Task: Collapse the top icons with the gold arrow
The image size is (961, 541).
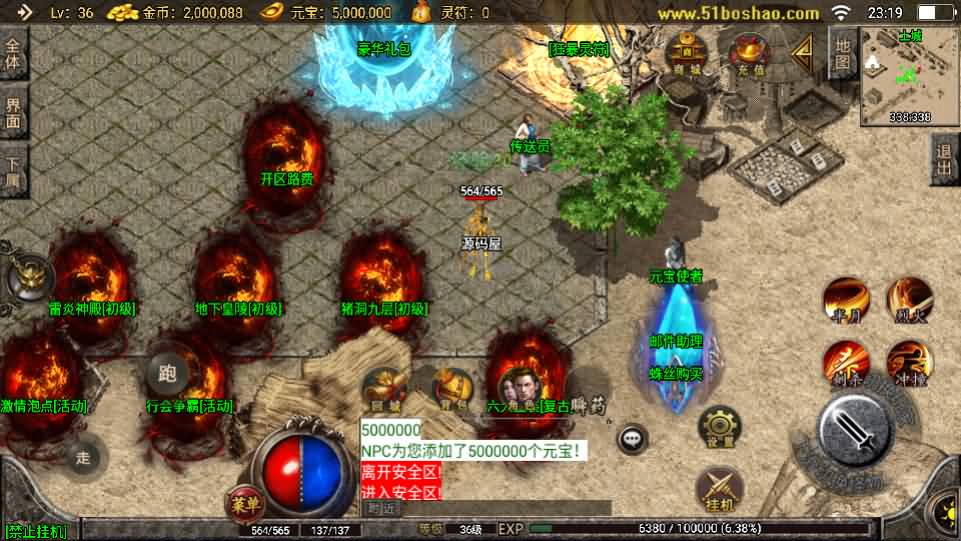Action: 801,55
